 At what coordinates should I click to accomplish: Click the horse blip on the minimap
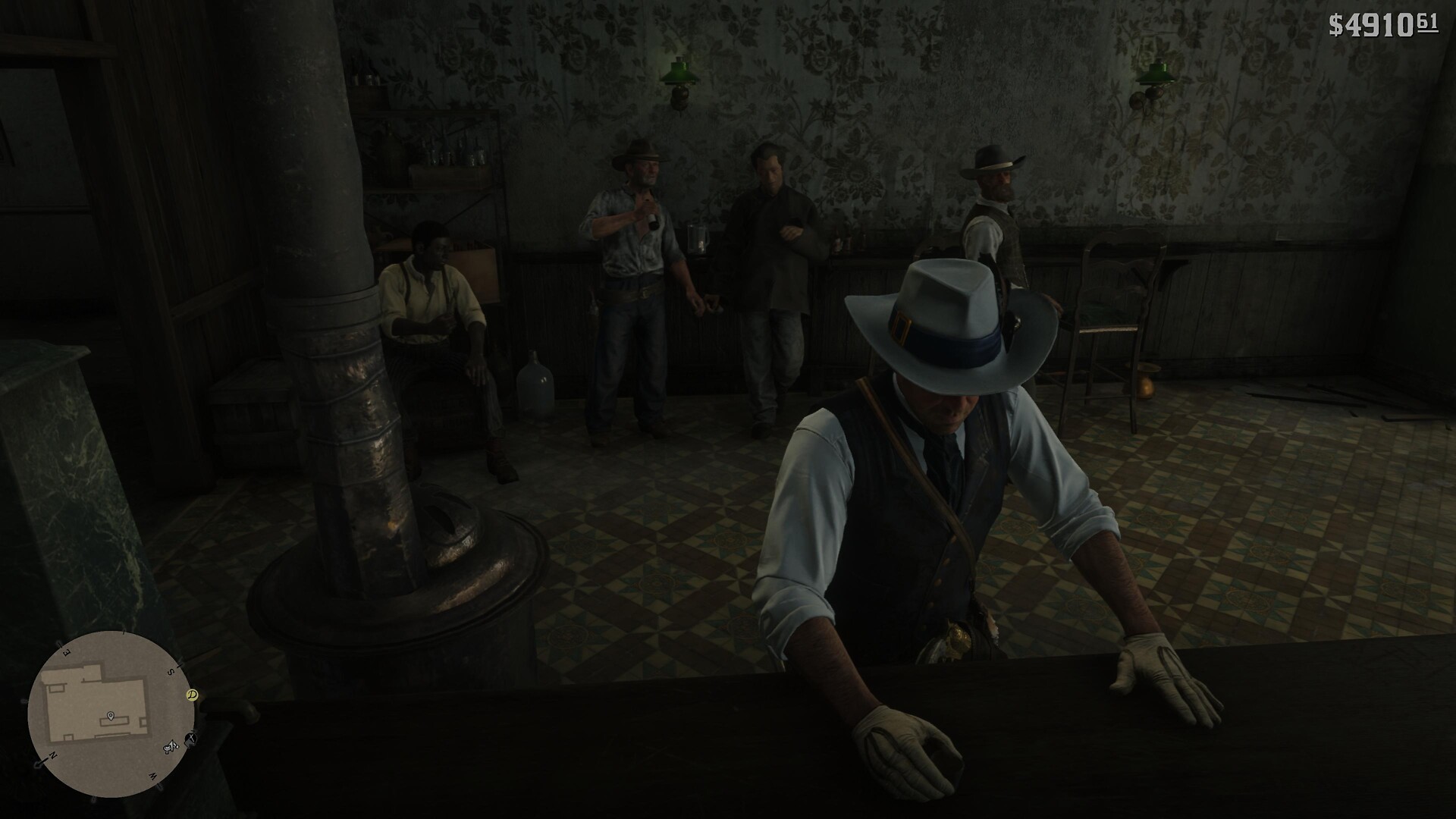pyautogui.click(x=172, y=747)
